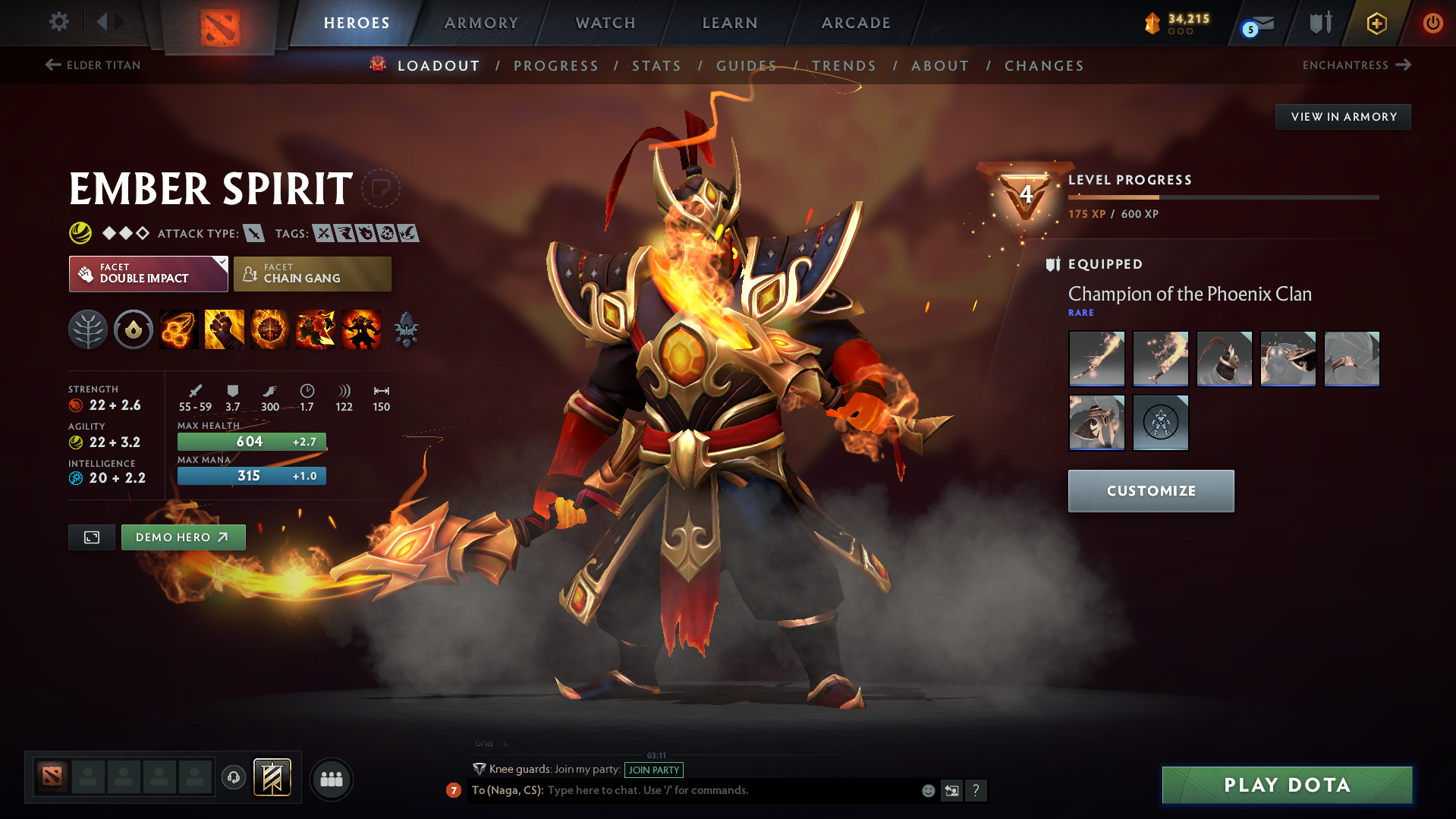
Task: Go to next hero Enchantress
Action: 1356,65
